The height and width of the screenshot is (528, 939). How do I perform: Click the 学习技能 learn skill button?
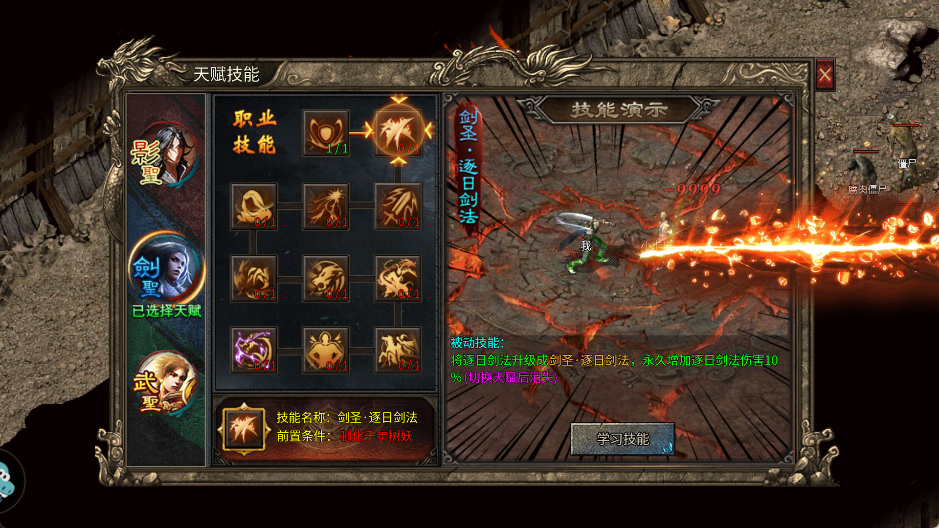(623, 439)
